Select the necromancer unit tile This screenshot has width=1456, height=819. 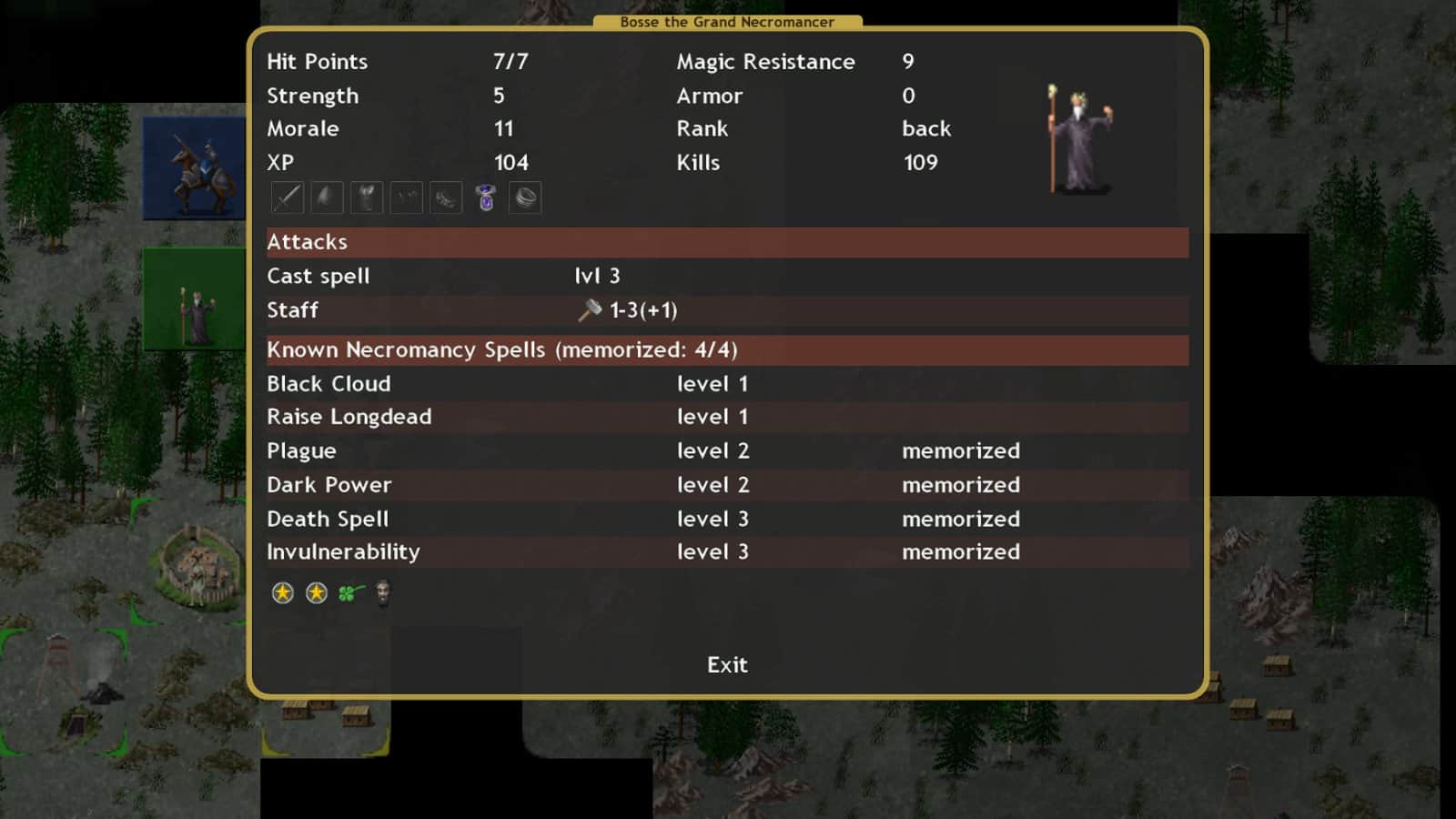(x=195, y=298)
